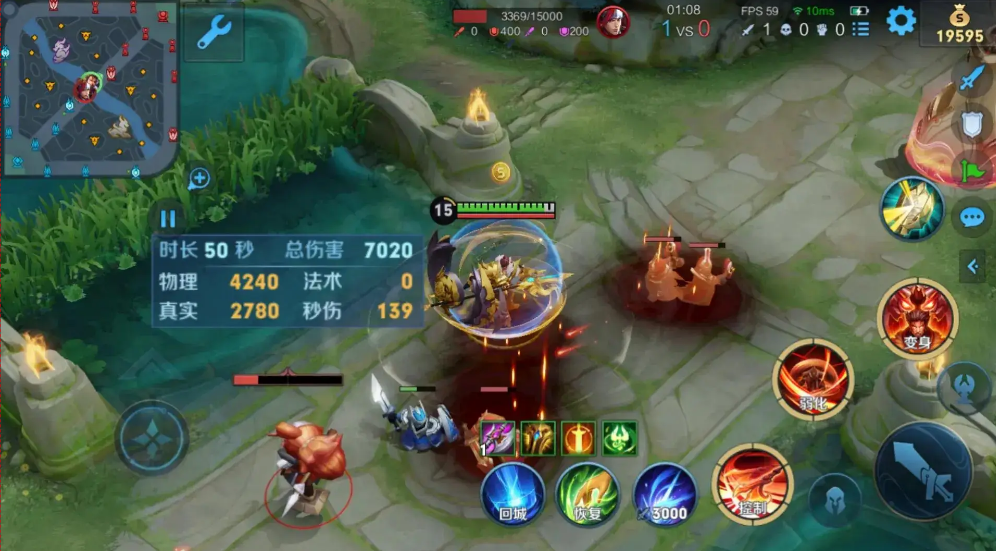Send the green flag gather signal
Viewport: 996px width, 551px height.
pyautogui.click(x=971, y=170)
